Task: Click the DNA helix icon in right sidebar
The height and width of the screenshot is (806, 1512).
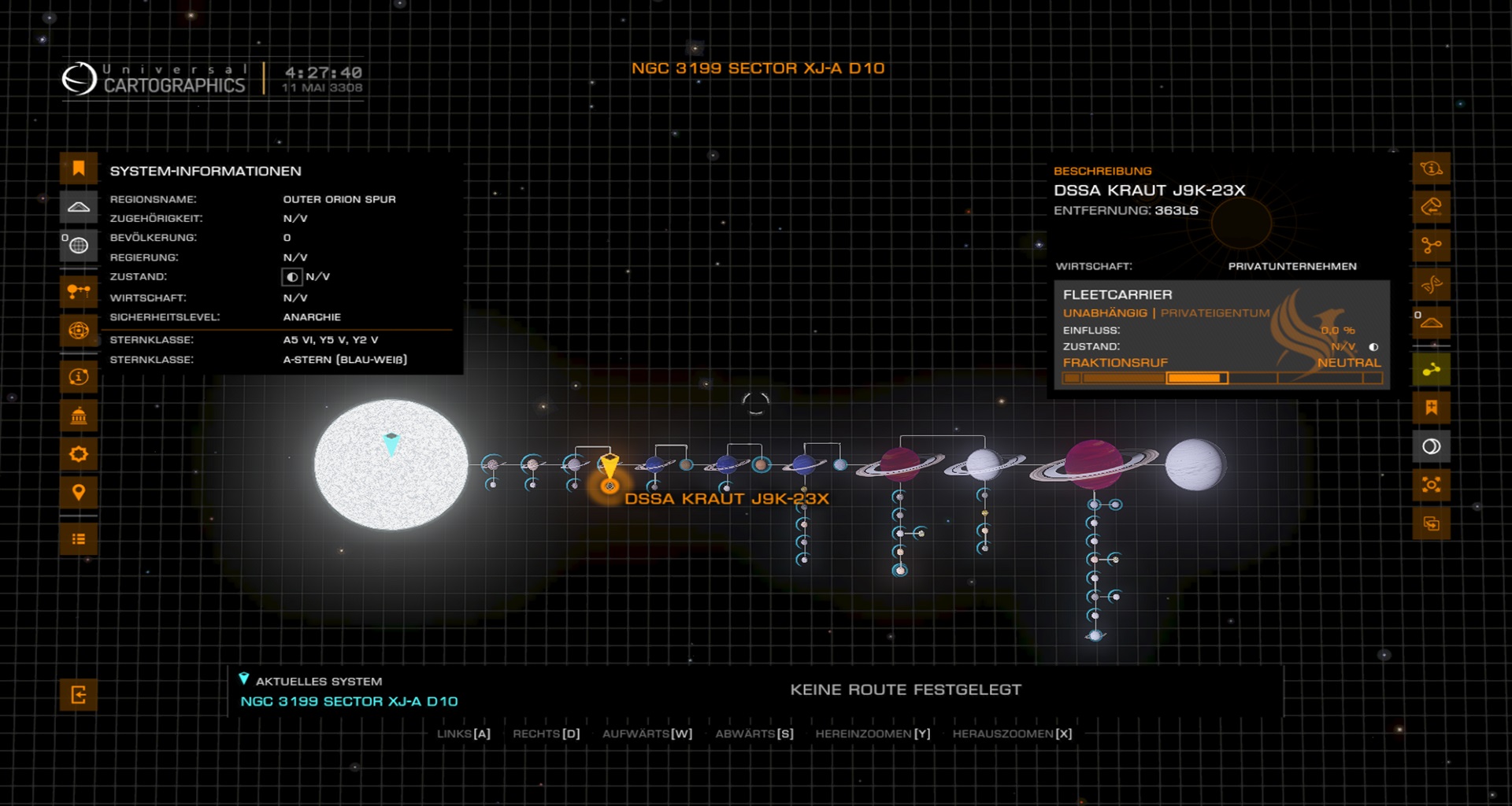Action: click(1431, 284)
